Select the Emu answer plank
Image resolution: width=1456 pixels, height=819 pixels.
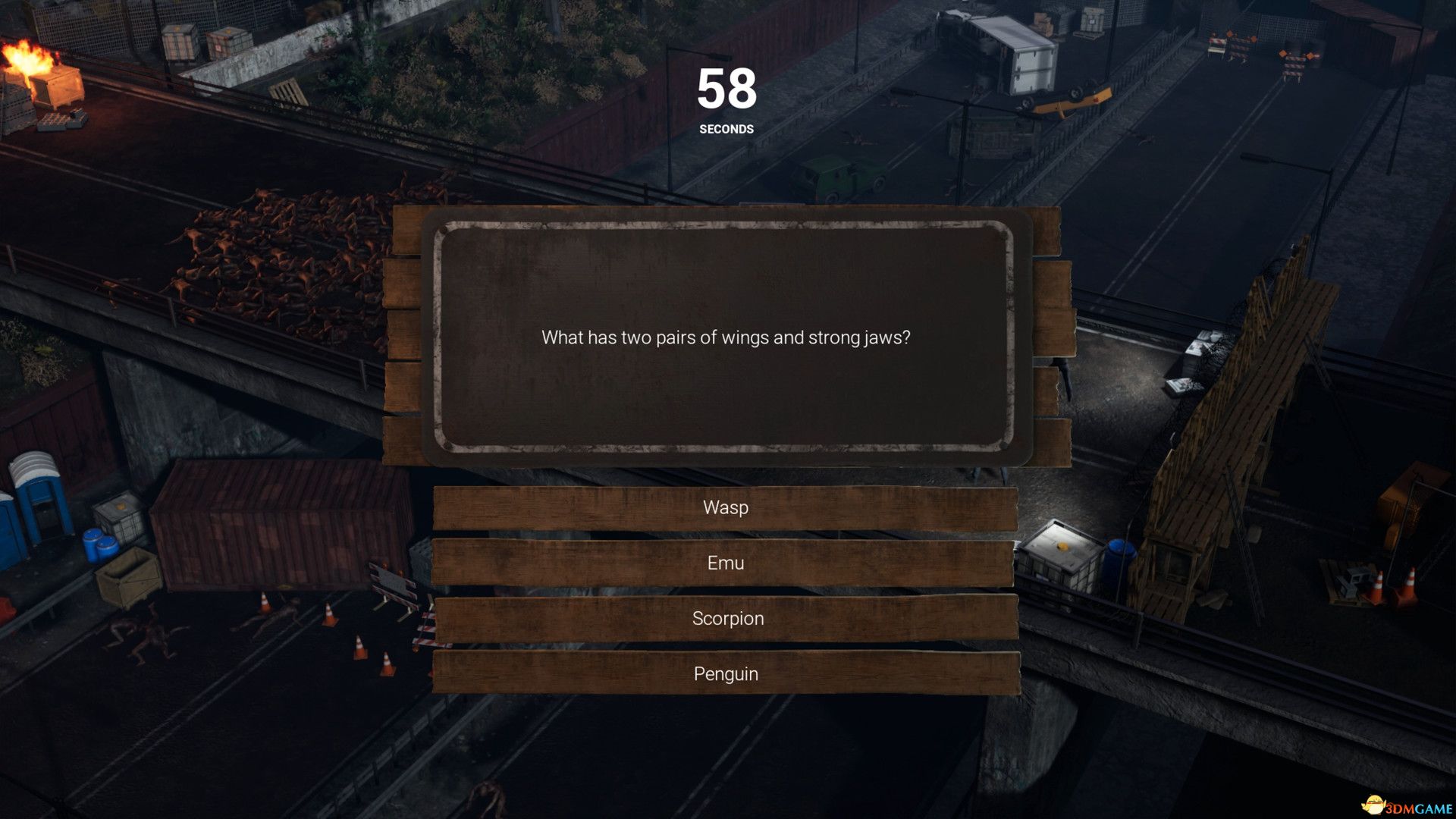pyautogui.click(x=726, y=563)
